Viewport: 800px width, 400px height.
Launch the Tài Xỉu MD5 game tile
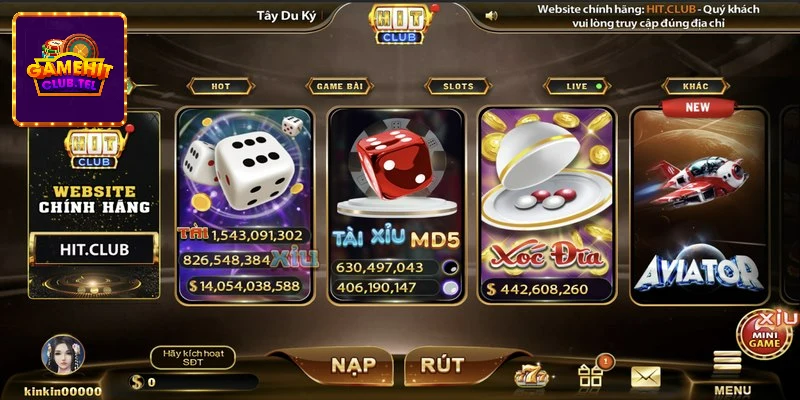click(x=396, y=200)
